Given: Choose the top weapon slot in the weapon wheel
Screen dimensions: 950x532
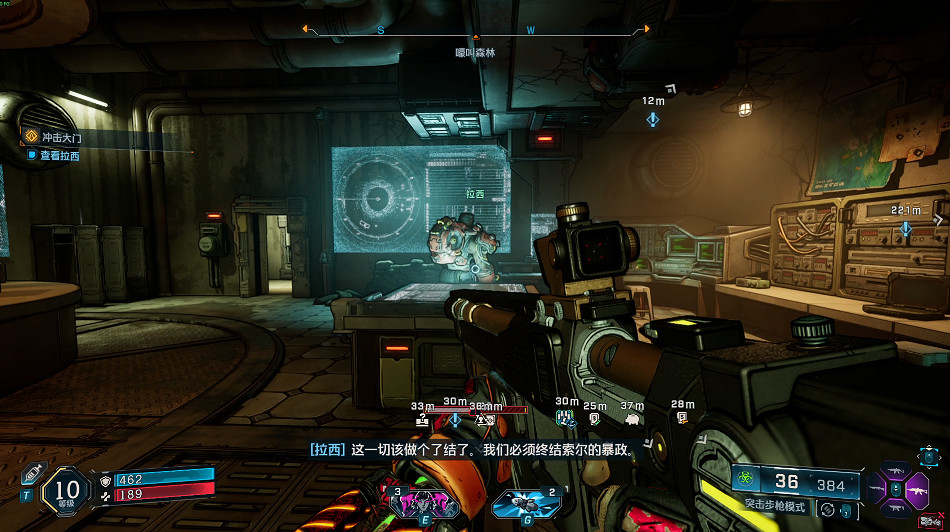Looking at the screenshot, I should (897, 470).
